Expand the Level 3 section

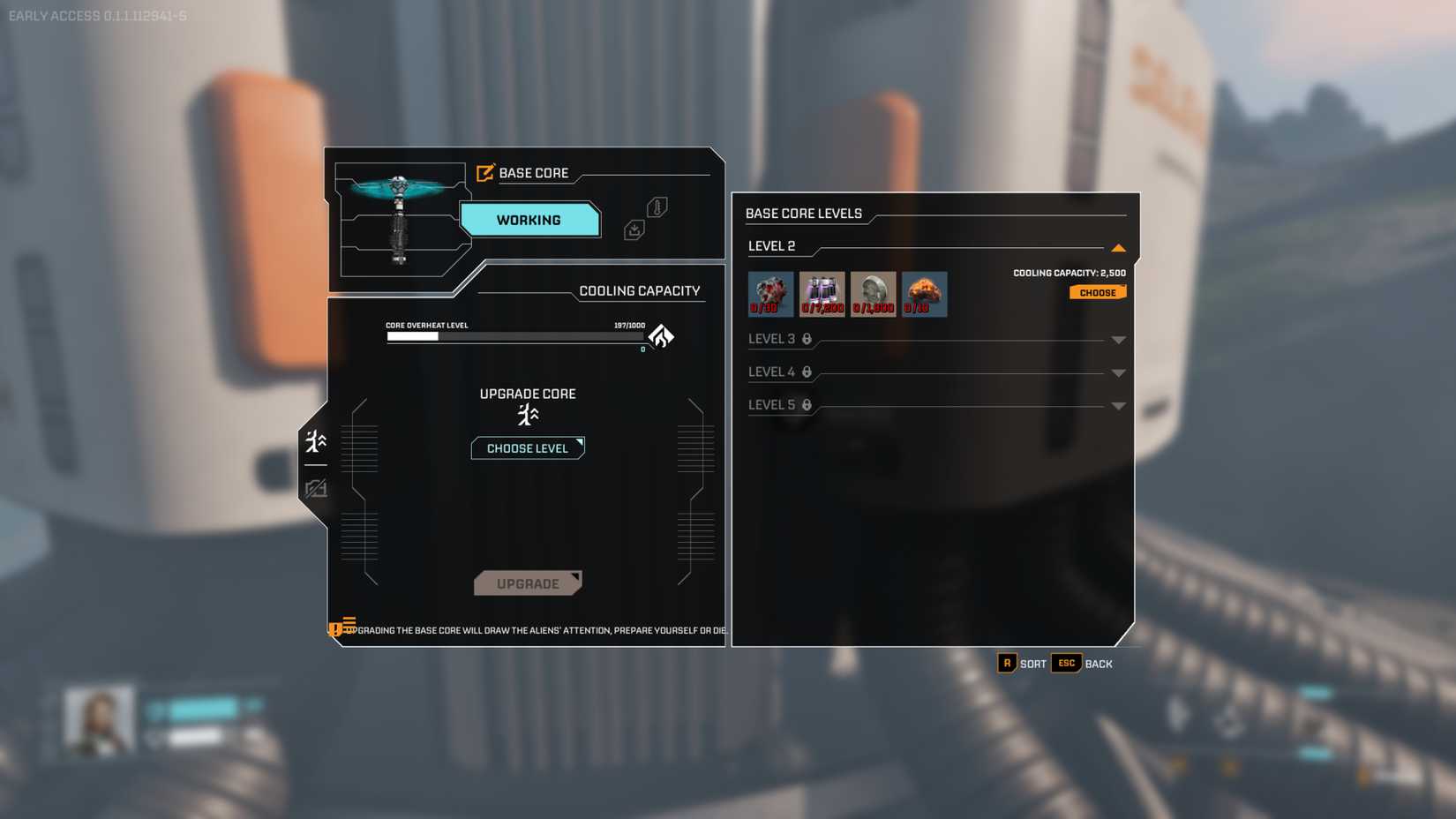[x=1119, y=339]
